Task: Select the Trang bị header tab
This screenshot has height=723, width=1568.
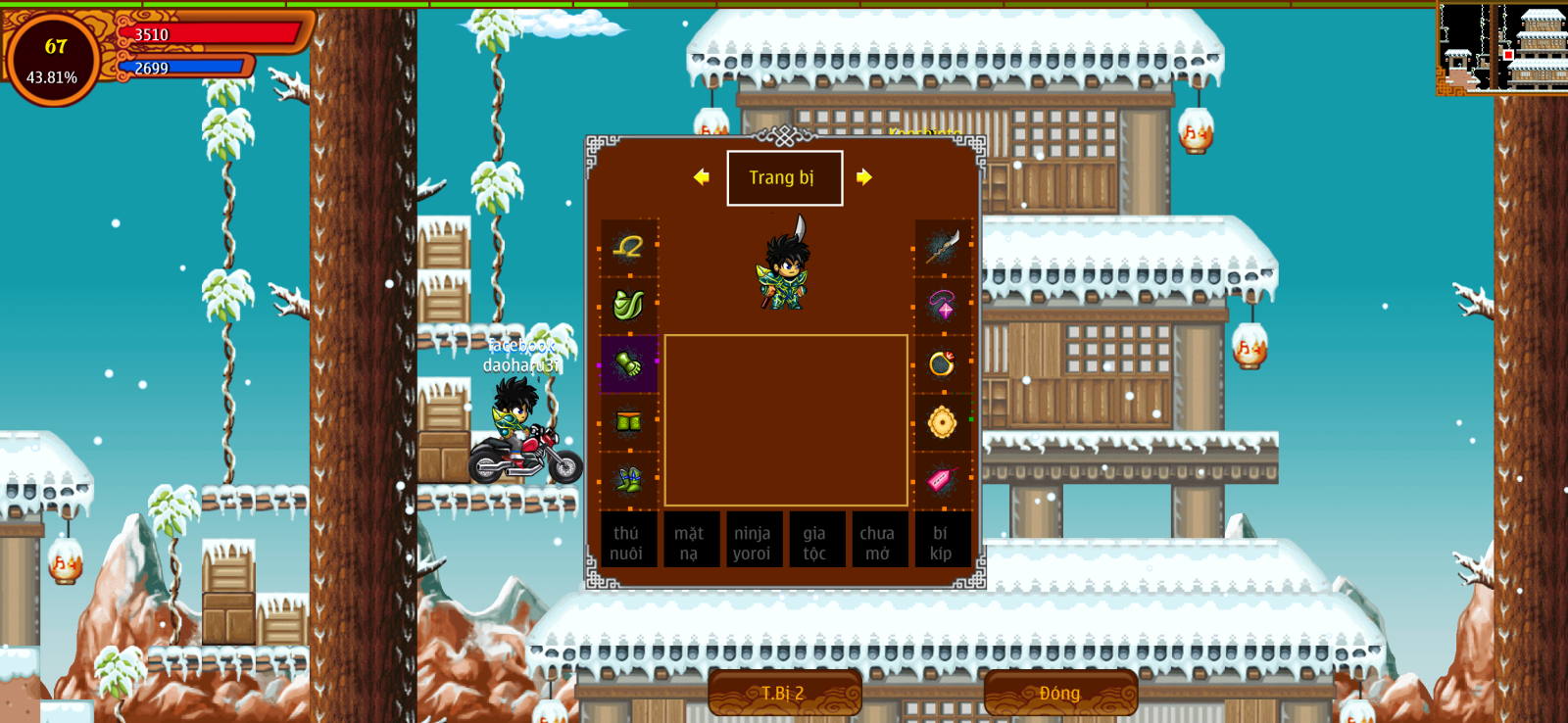Action: (x=784, y=178)
